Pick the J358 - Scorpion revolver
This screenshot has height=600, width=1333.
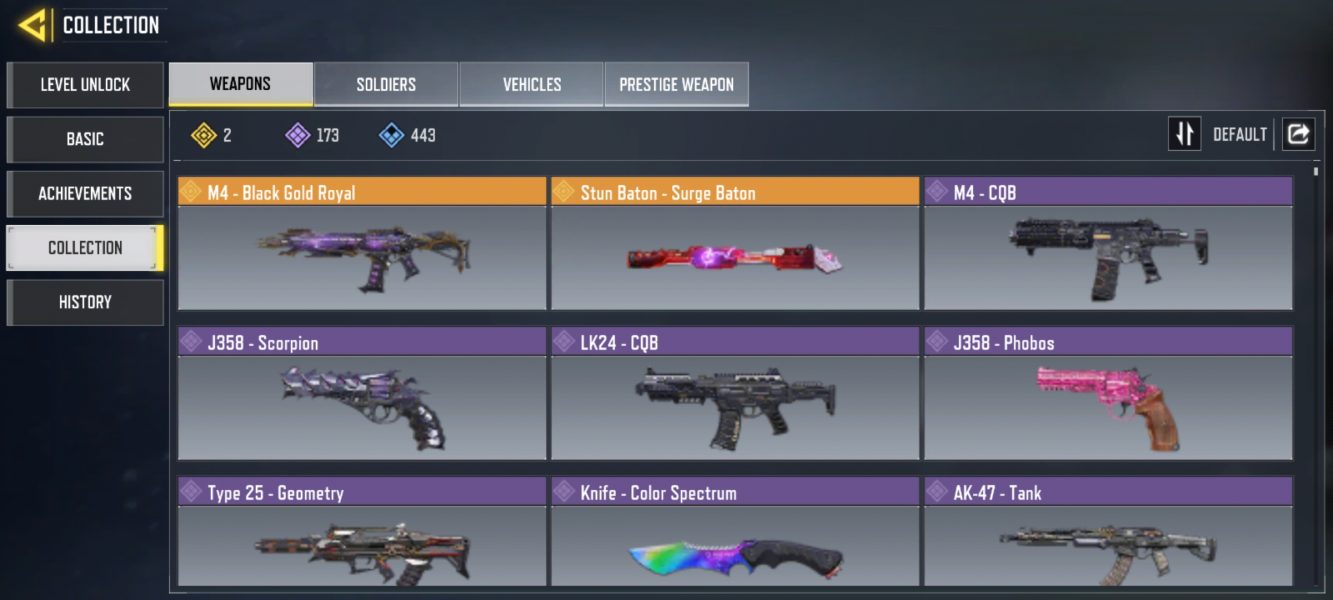coord(362,406)
